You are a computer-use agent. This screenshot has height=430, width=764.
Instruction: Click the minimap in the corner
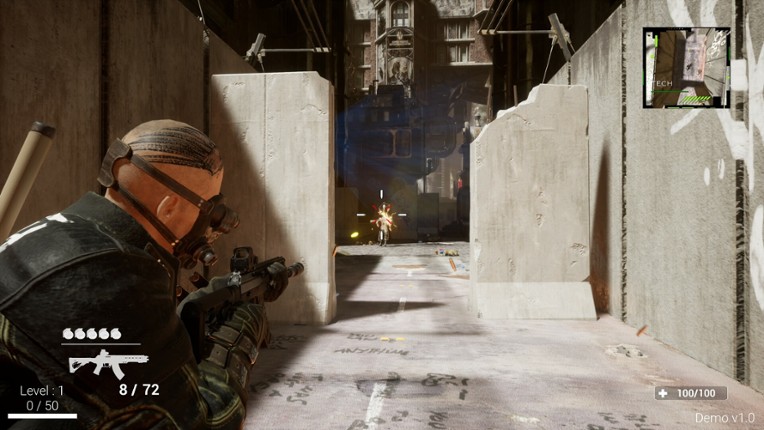pyautogui.click(x=686, y=67)
